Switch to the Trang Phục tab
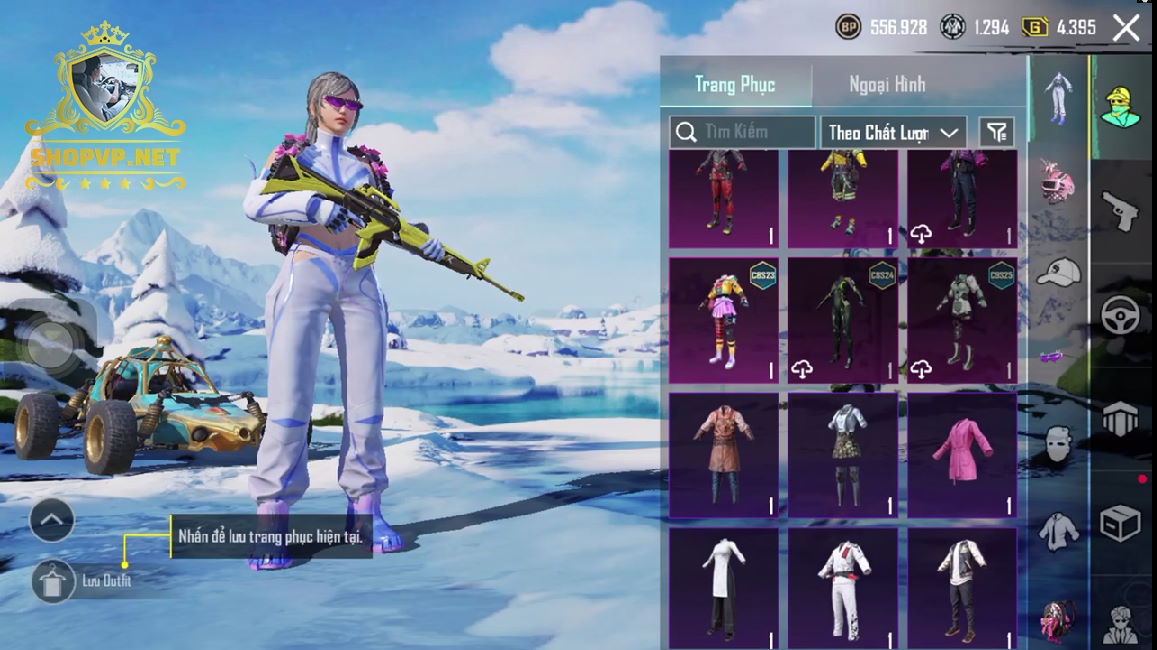1157x650 pixels. point(735,85)
